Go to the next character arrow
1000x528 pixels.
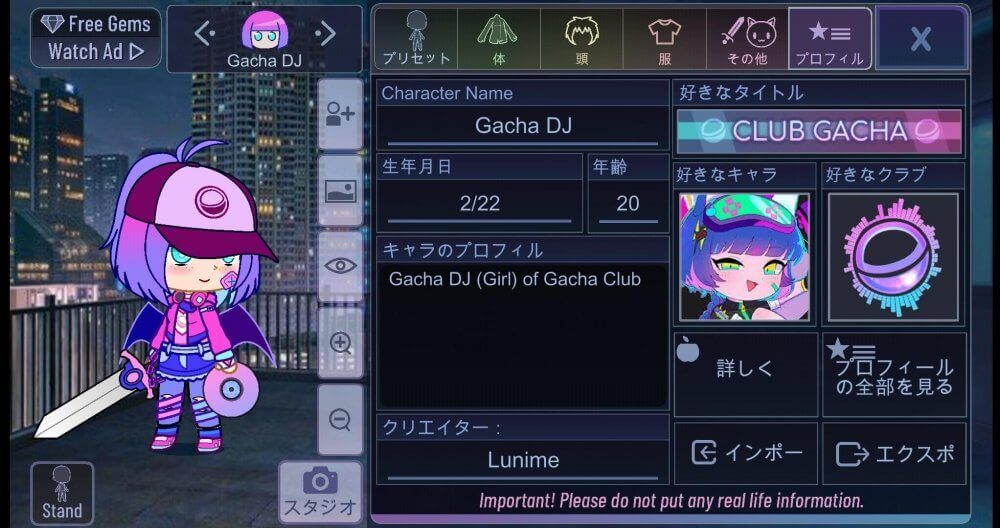pos(326,34)
